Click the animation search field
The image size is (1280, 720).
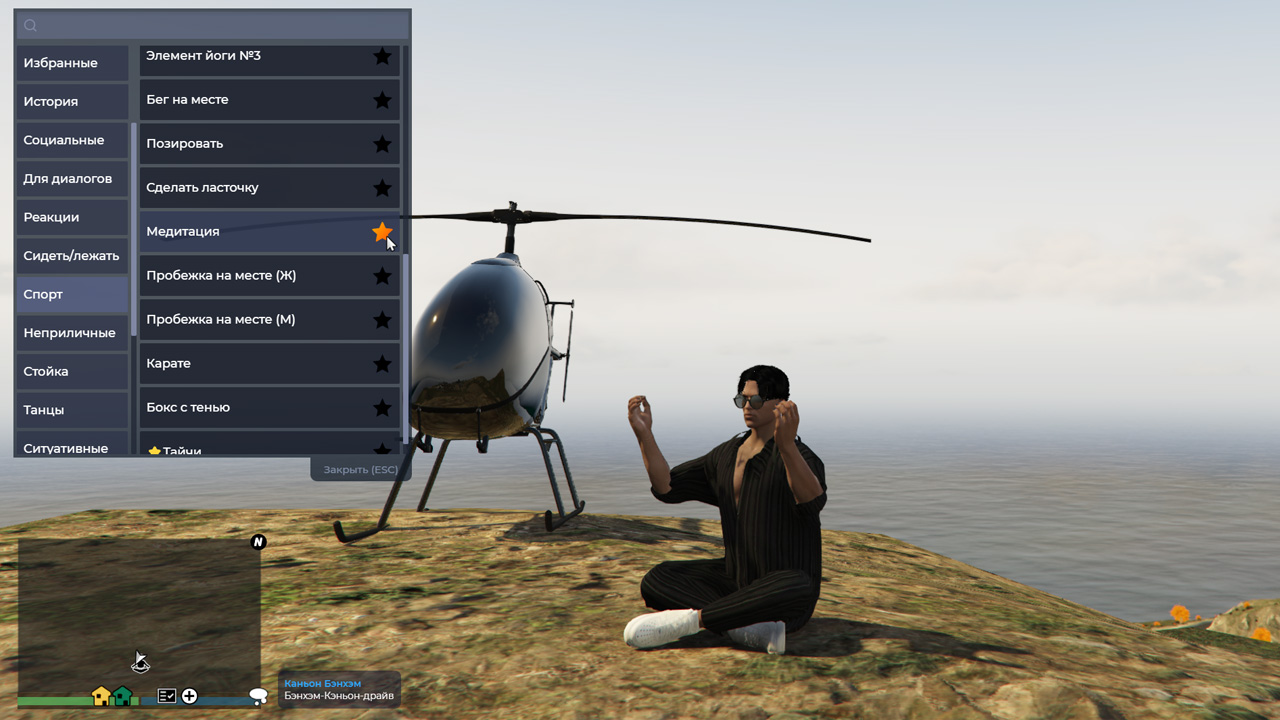coord(212,25)
